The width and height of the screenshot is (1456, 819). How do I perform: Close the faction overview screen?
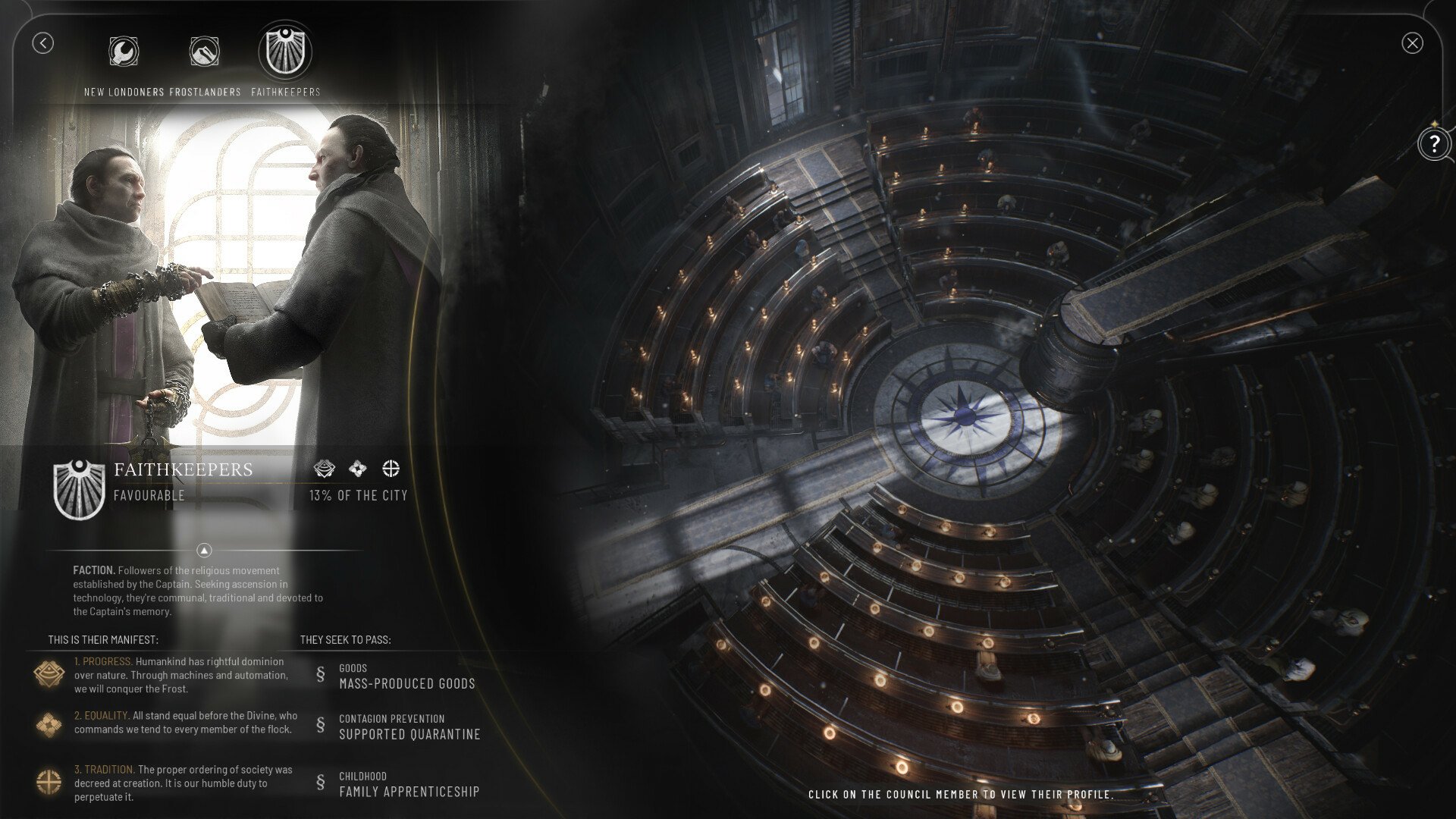click(x=1412, y=43)
